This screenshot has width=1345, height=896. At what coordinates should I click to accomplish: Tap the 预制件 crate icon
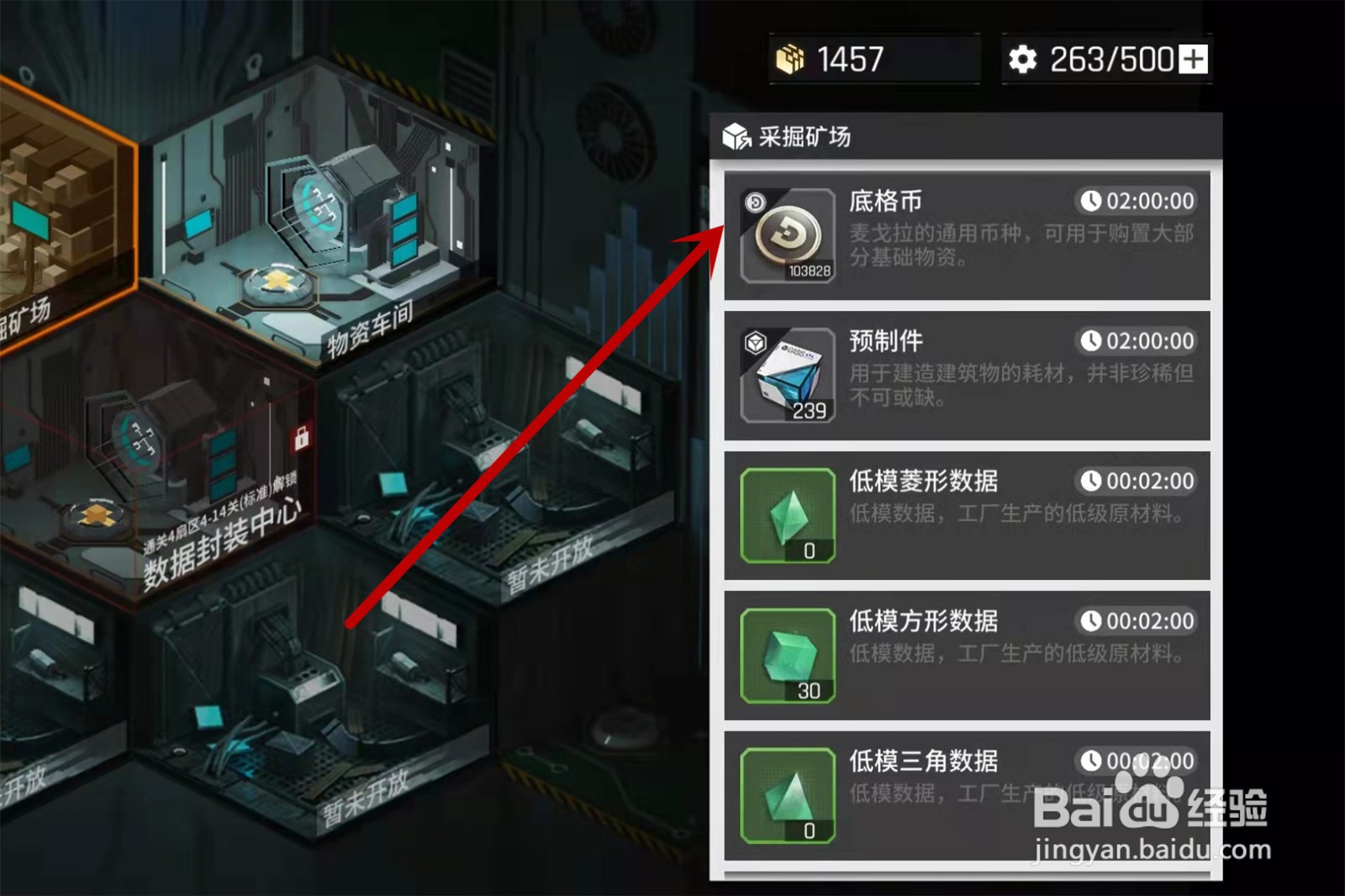789,375
